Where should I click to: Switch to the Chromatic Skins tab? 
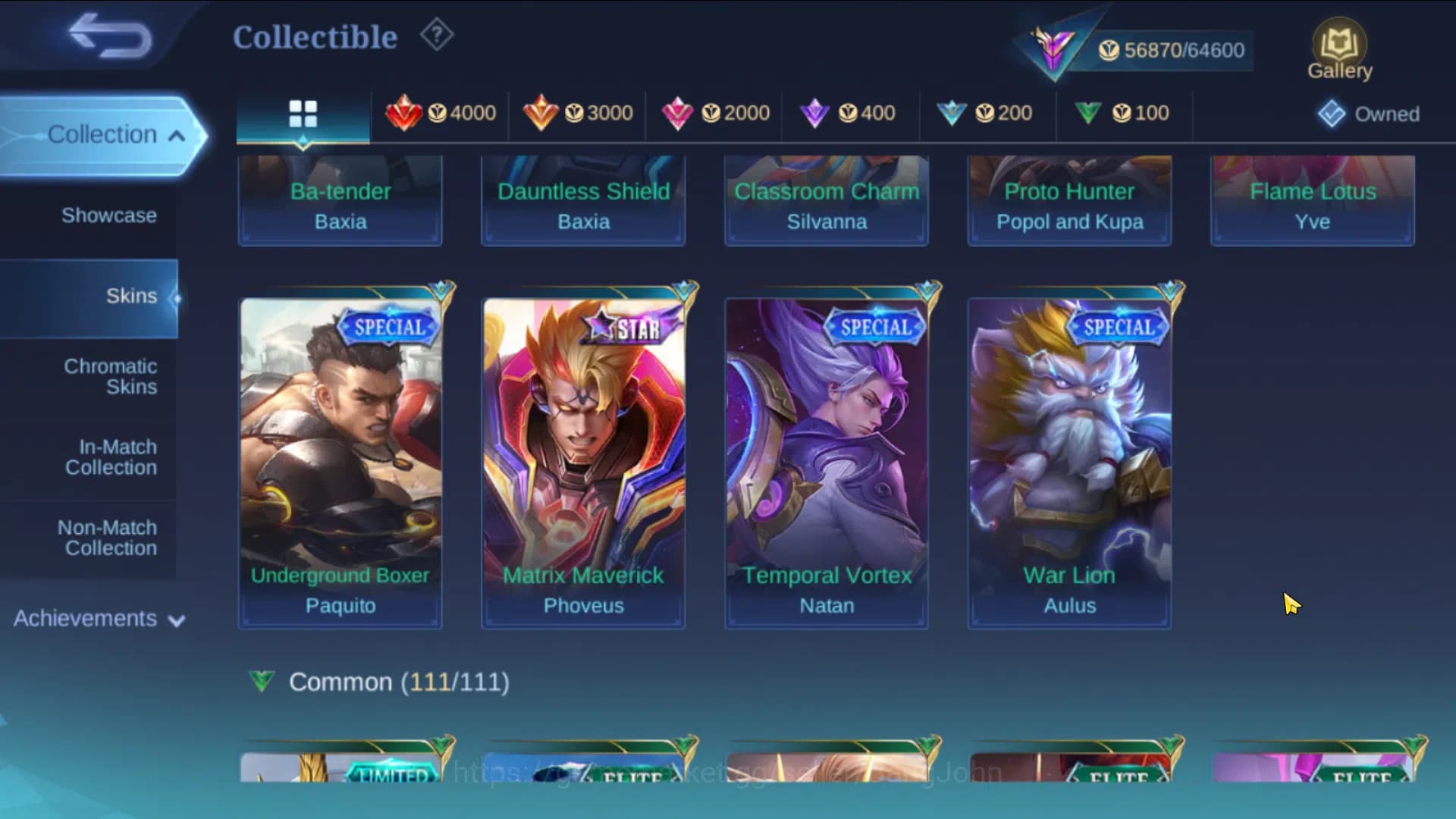tap(111, 377)
